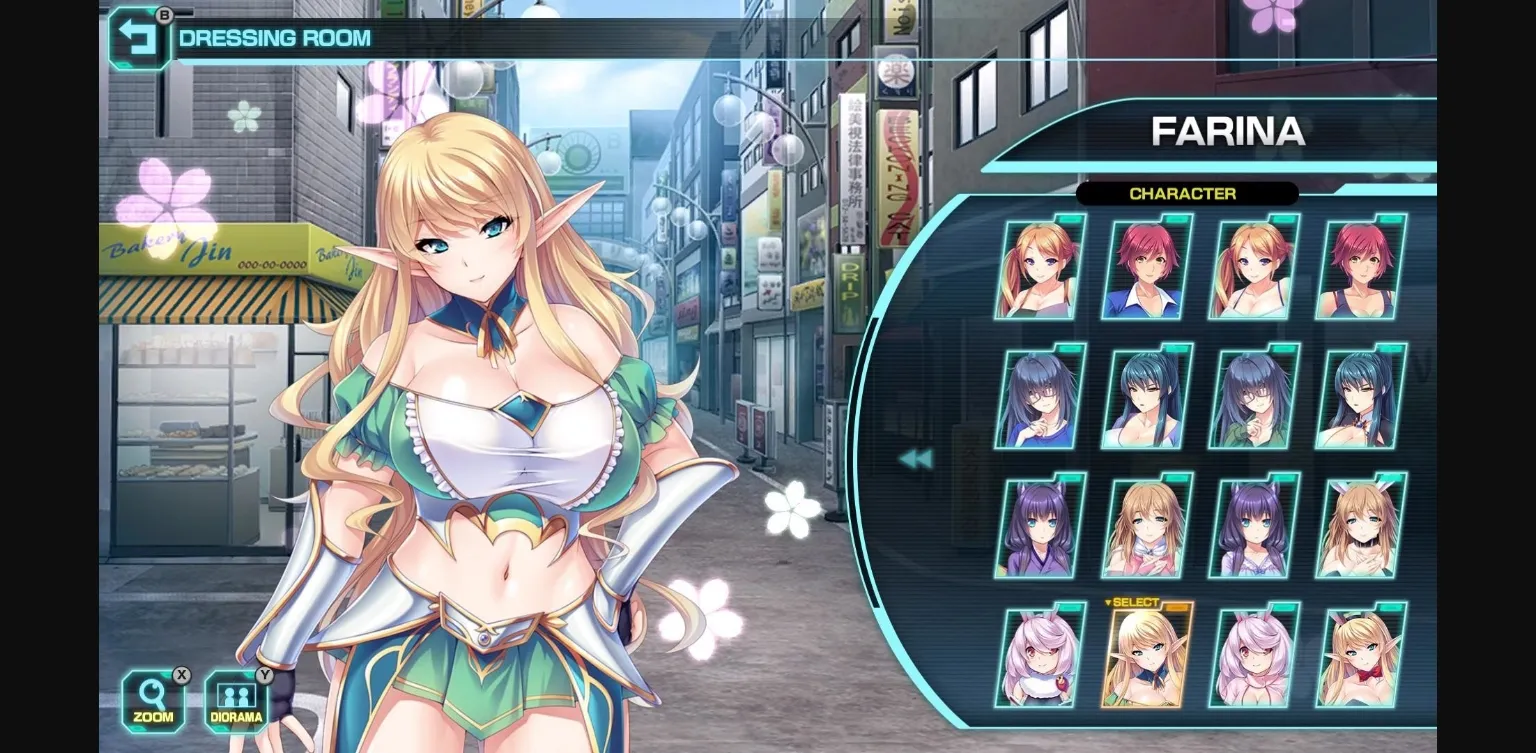Screen dimensions: 1536x753
Task: Activate the ZOOM button by its label
Action: coord(152,716)
